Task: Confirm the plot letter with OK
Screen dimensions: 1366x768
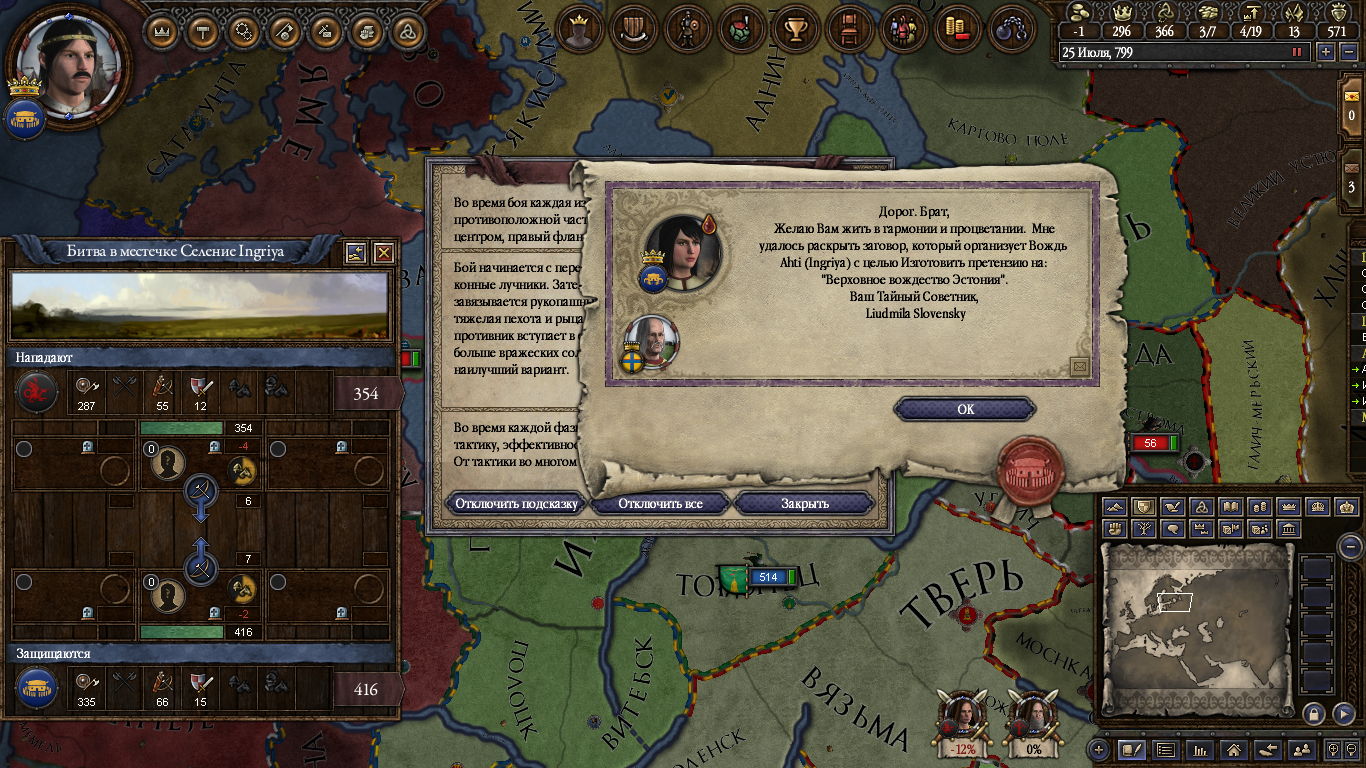Action: pyautogui.click(x=964, y=409)
